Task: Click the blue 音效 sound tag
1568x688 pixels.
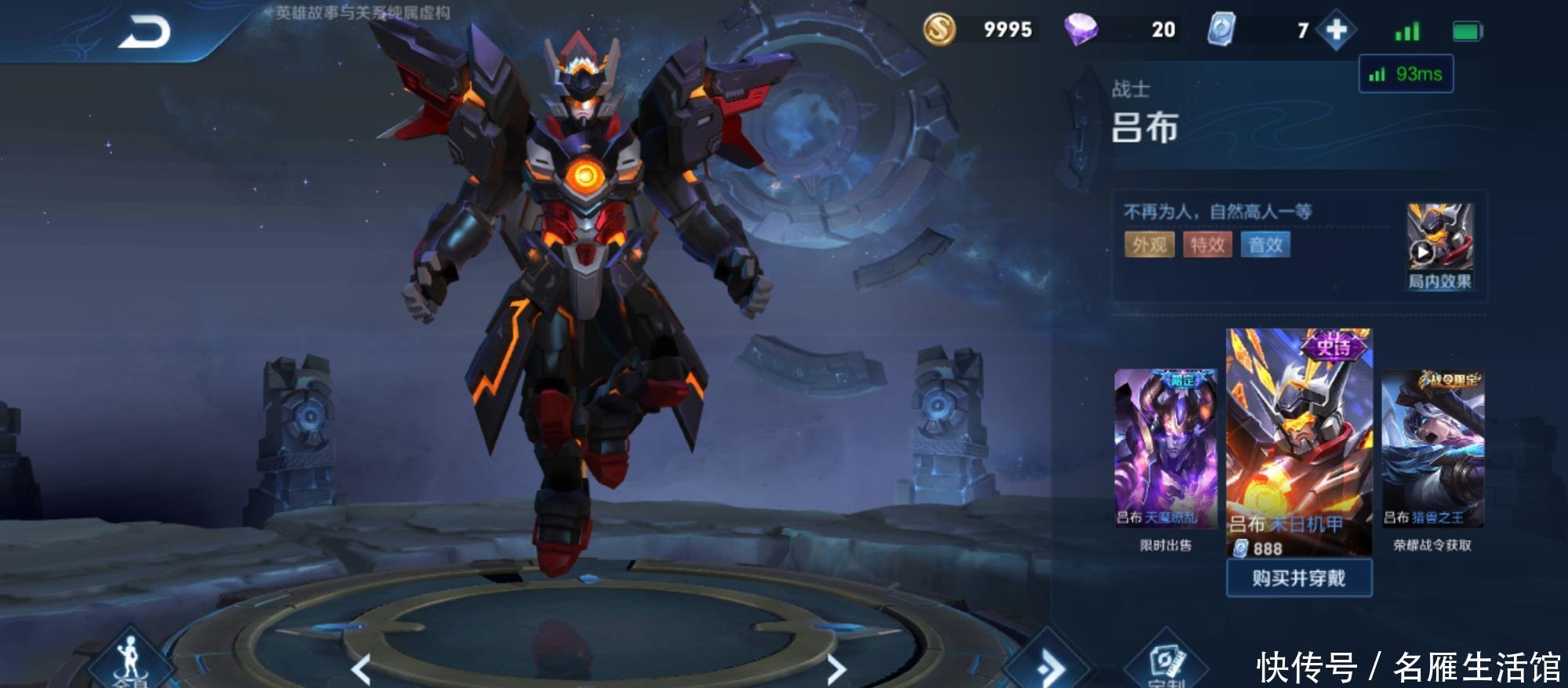Action: pyautogui.click(x=1265, y=244)
